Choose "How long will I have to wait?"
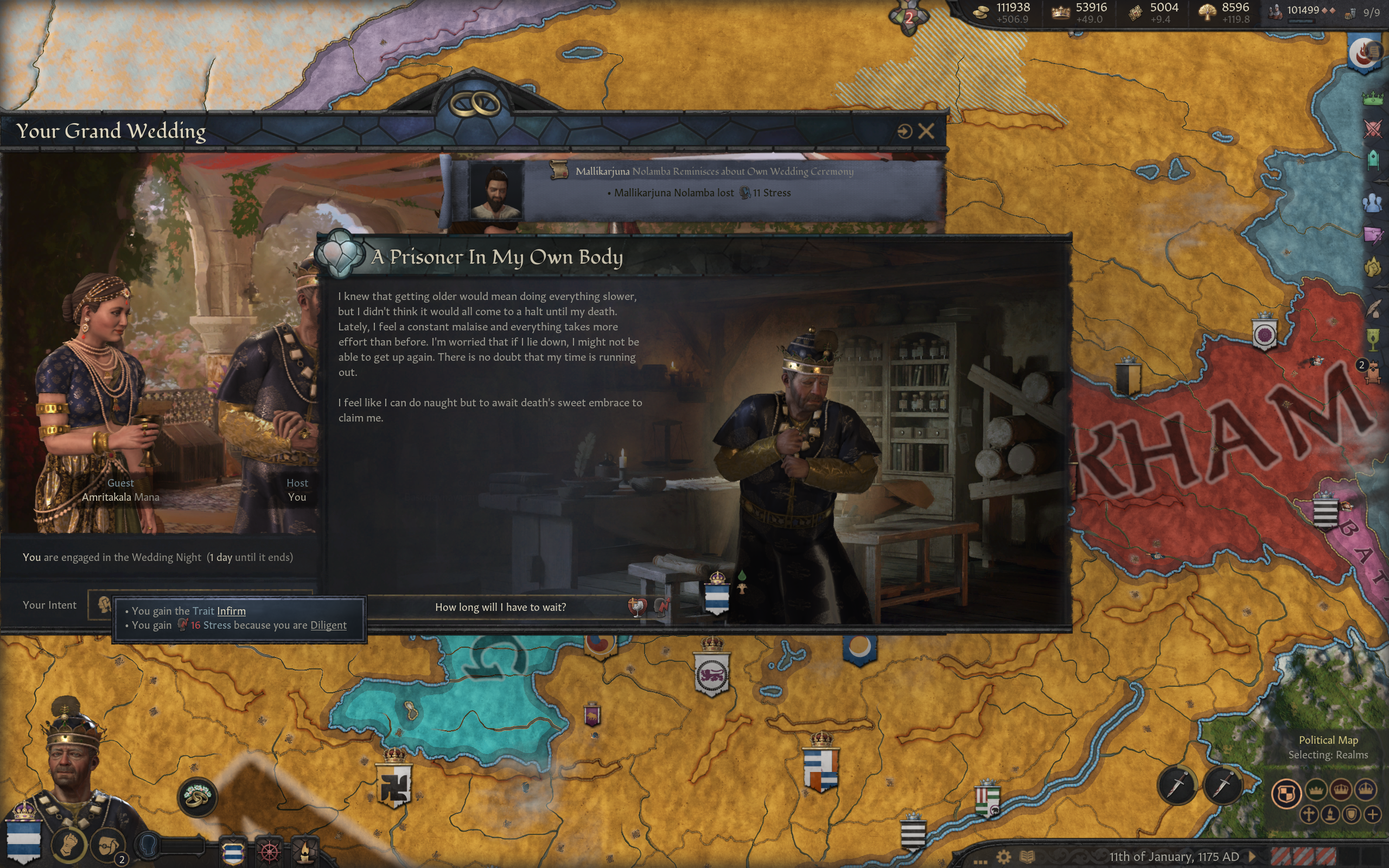 click(500, 608)
